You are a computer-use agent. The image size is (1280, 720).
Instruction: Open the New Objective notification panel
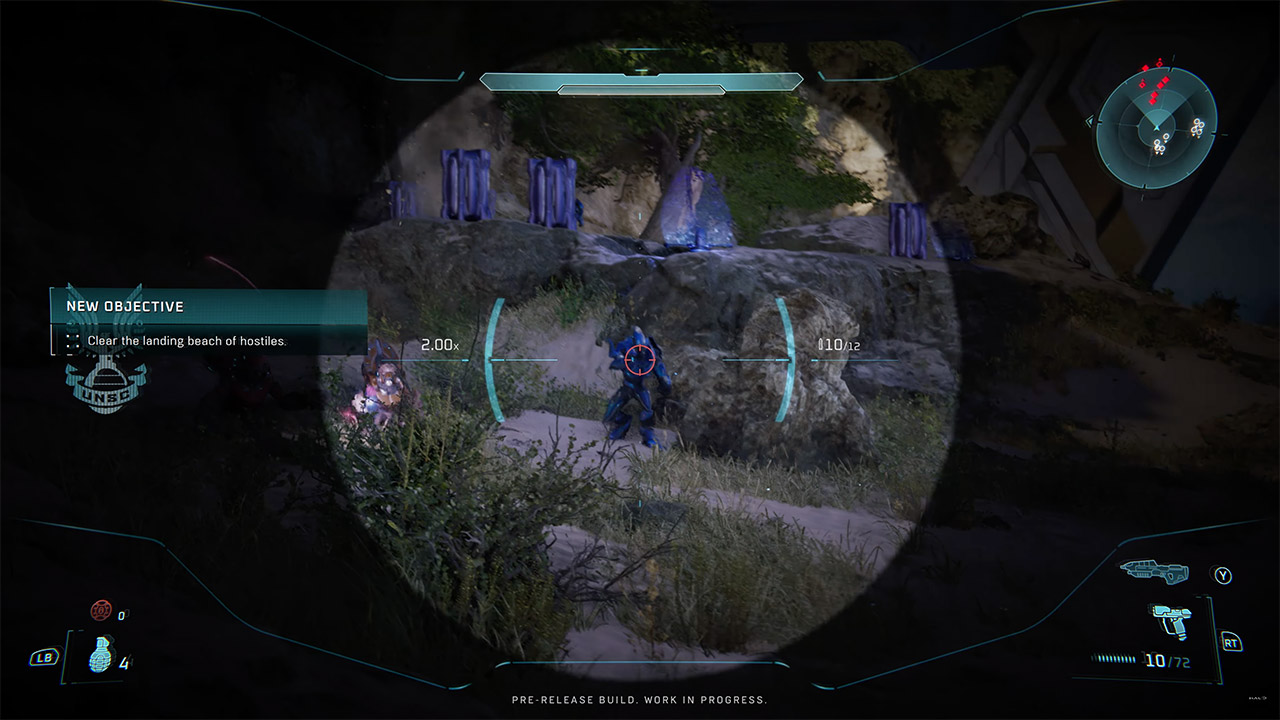coord(209,322)
